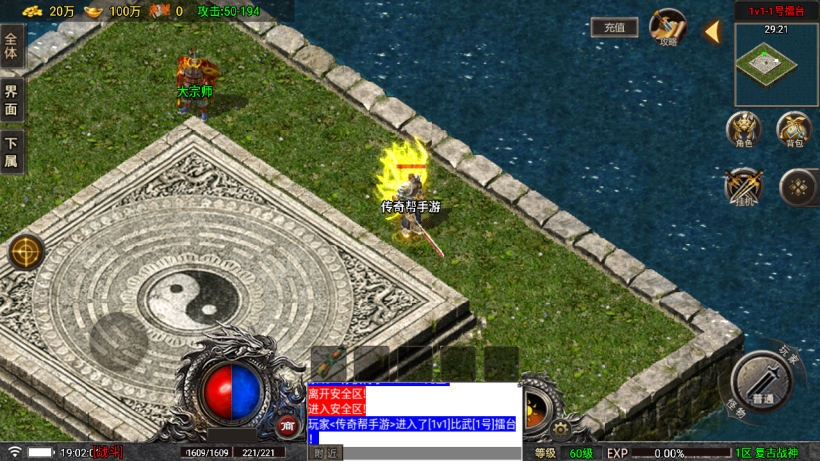Open the gear settings icon
The width and height of the screenshot is (820, 461).
[562, 430]
